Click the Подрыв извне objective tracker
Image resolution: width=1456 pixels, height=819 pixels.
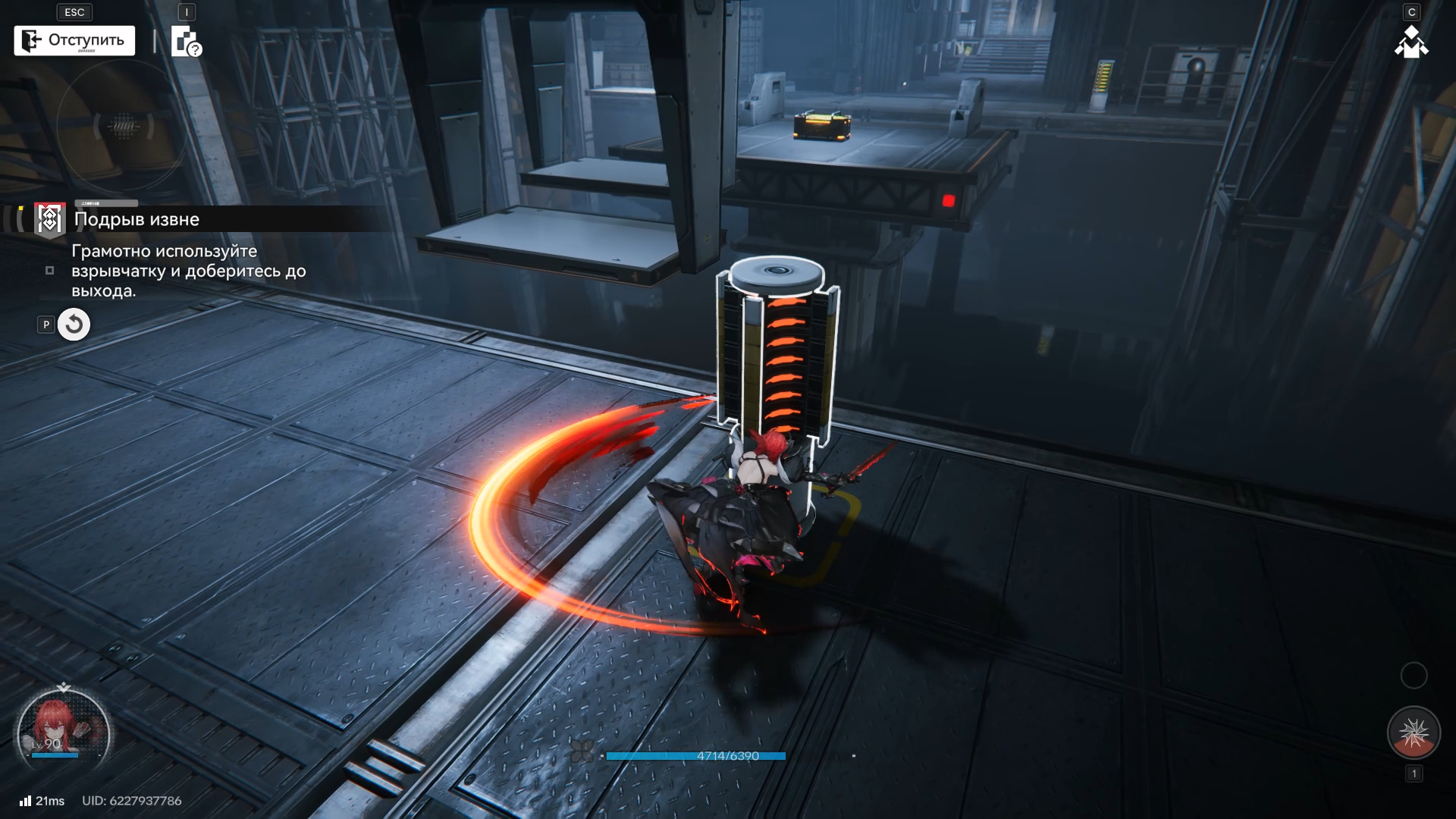click(136, 220)
